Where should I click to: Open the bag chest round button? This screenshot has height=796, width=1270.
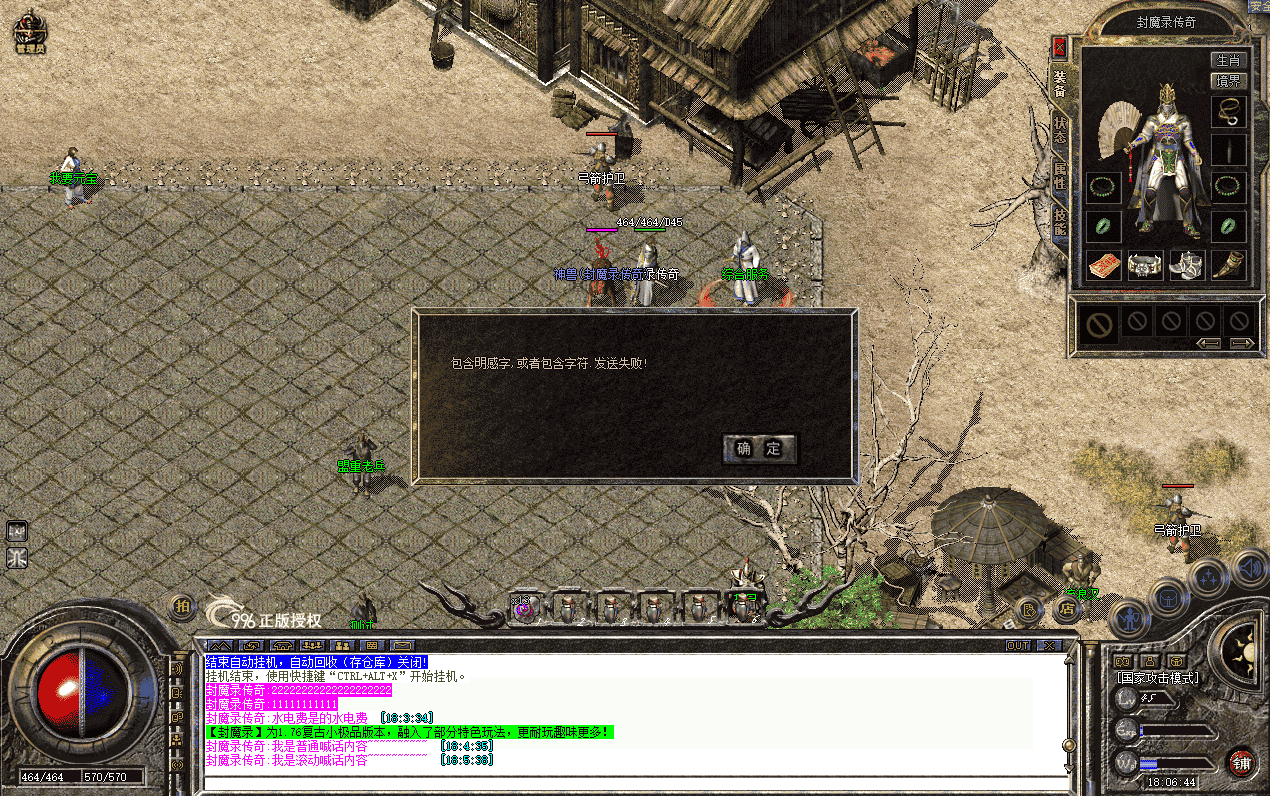(1168, 598)
